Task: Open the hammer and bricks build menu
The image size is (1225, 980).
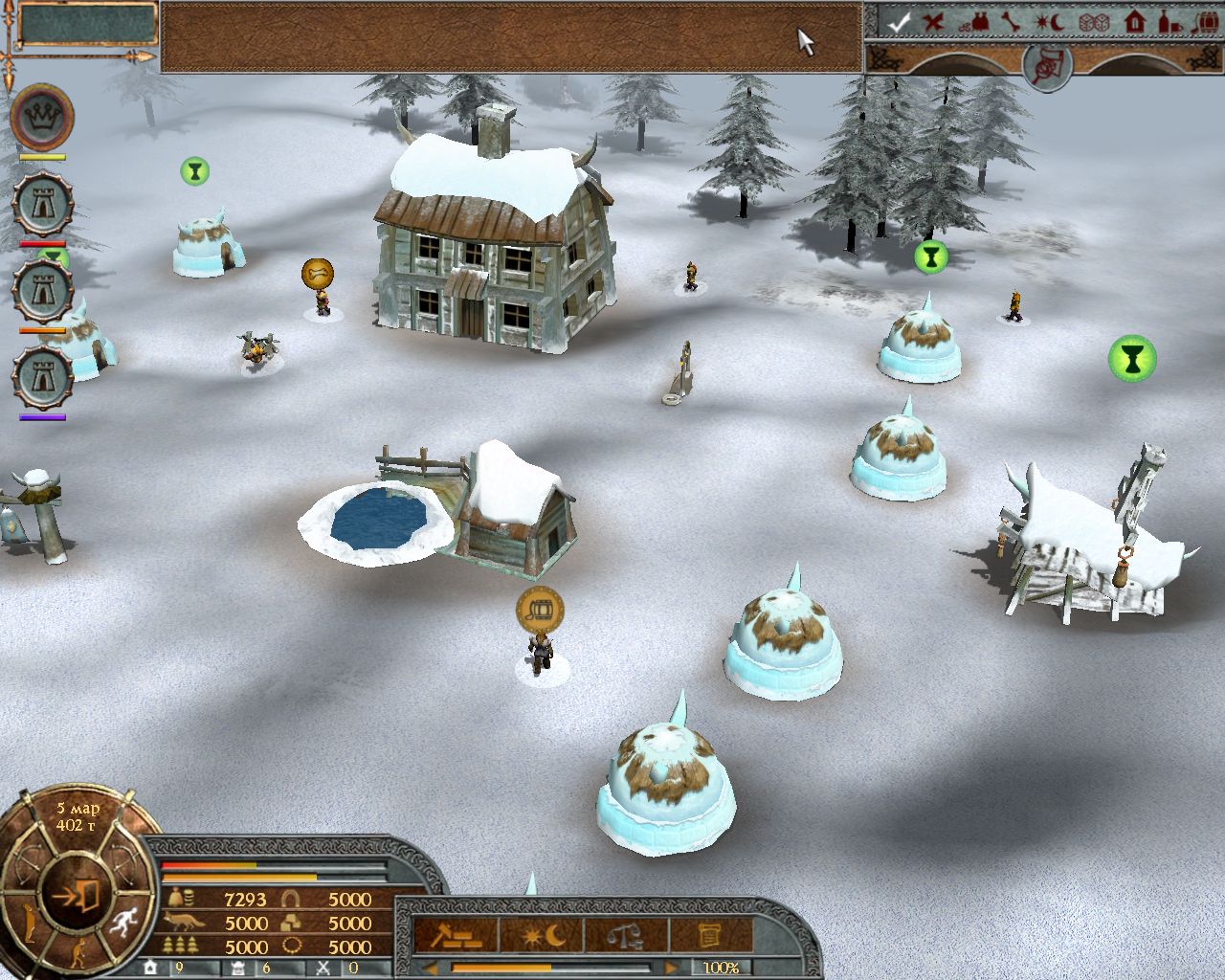Action: 455,934
